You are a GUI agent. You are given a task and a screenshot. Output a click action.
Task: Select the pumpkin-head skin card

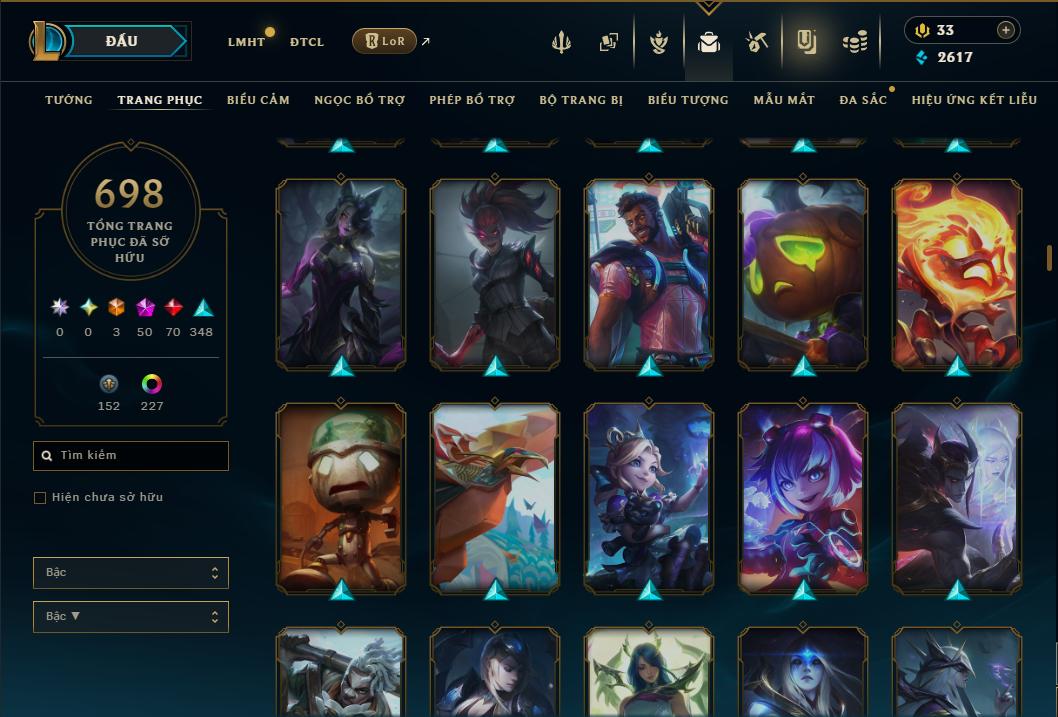(x=804, y=273)
